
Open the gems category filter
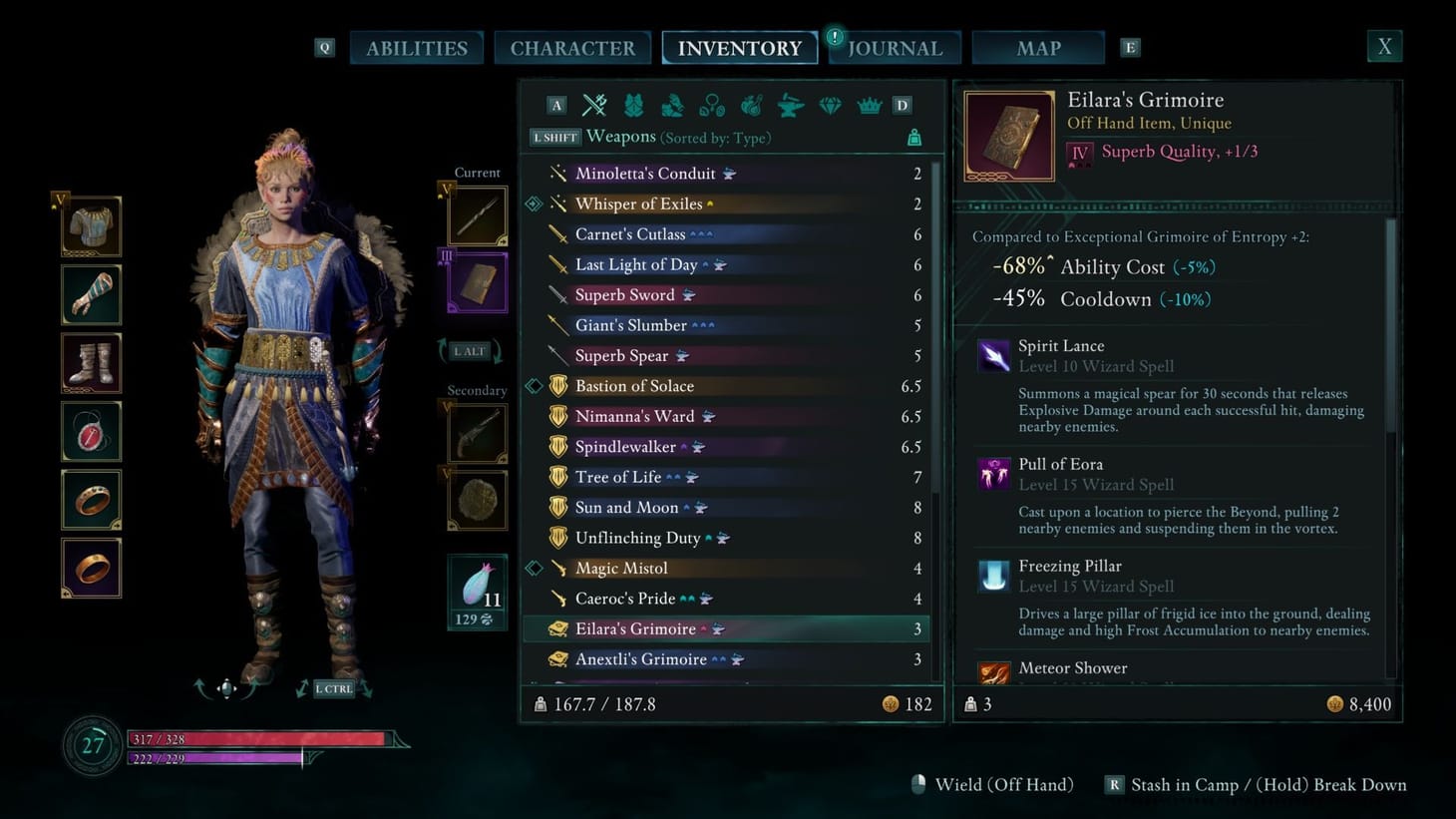coord(830,105)
